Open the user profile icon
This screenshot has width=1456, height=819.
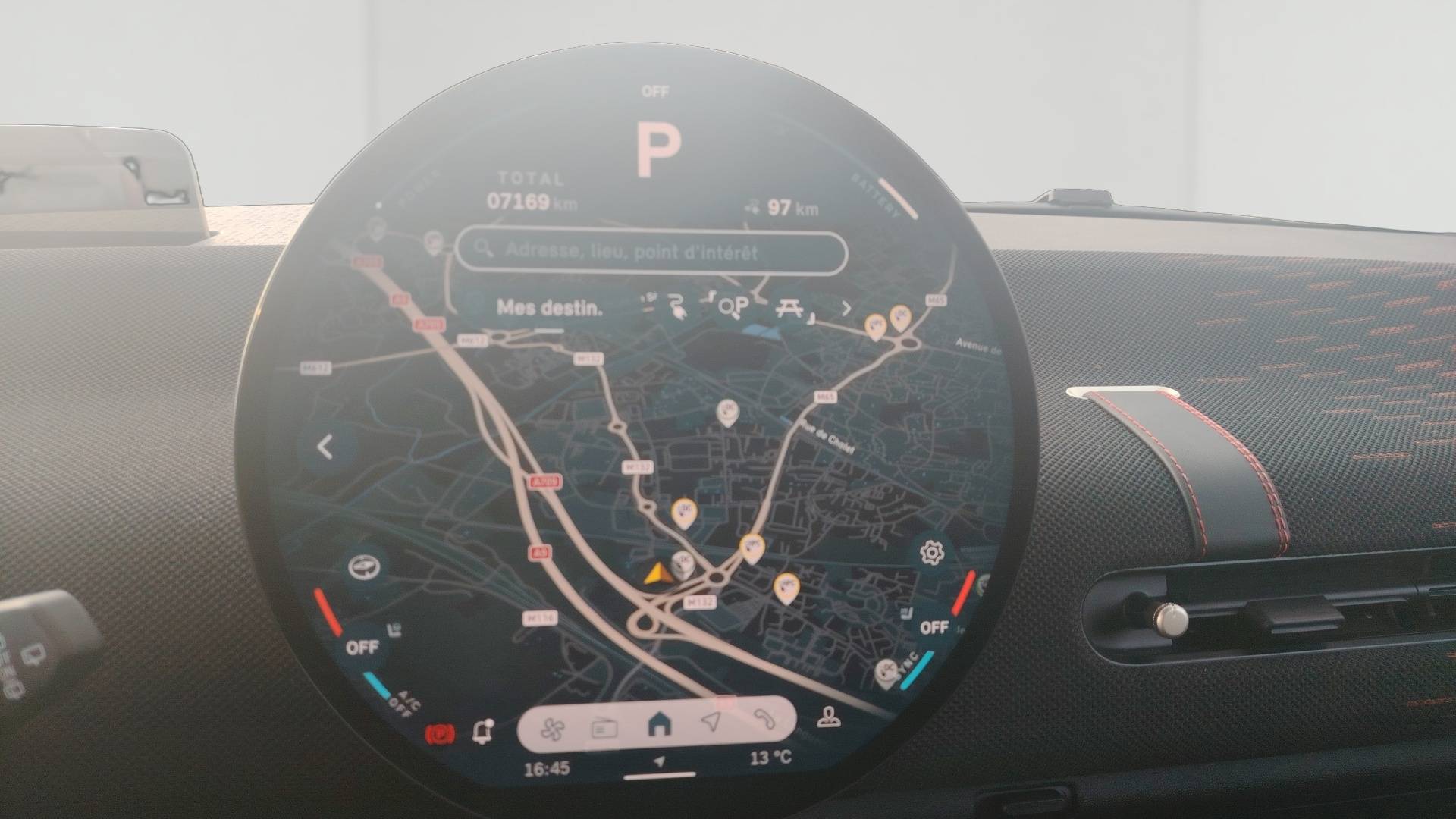[x=828, y=717]
